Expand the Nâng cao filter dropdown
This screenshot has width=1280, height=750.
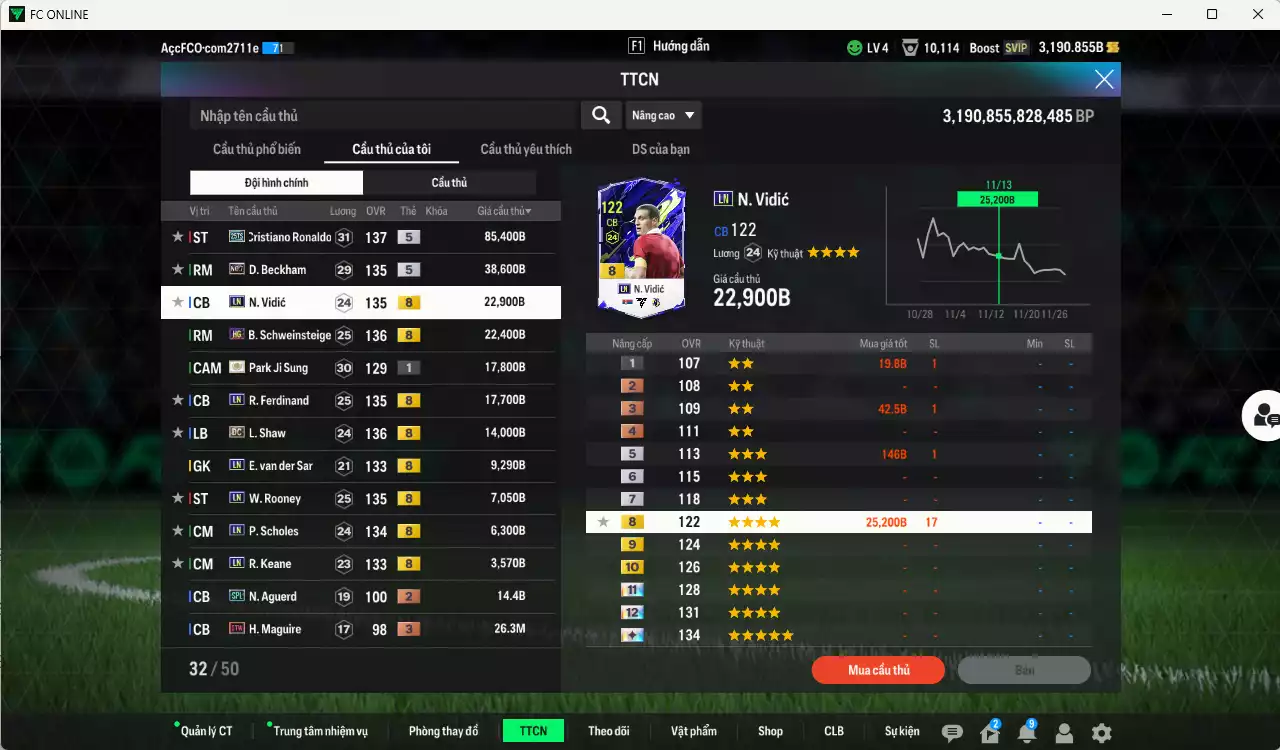click(663, 115)
